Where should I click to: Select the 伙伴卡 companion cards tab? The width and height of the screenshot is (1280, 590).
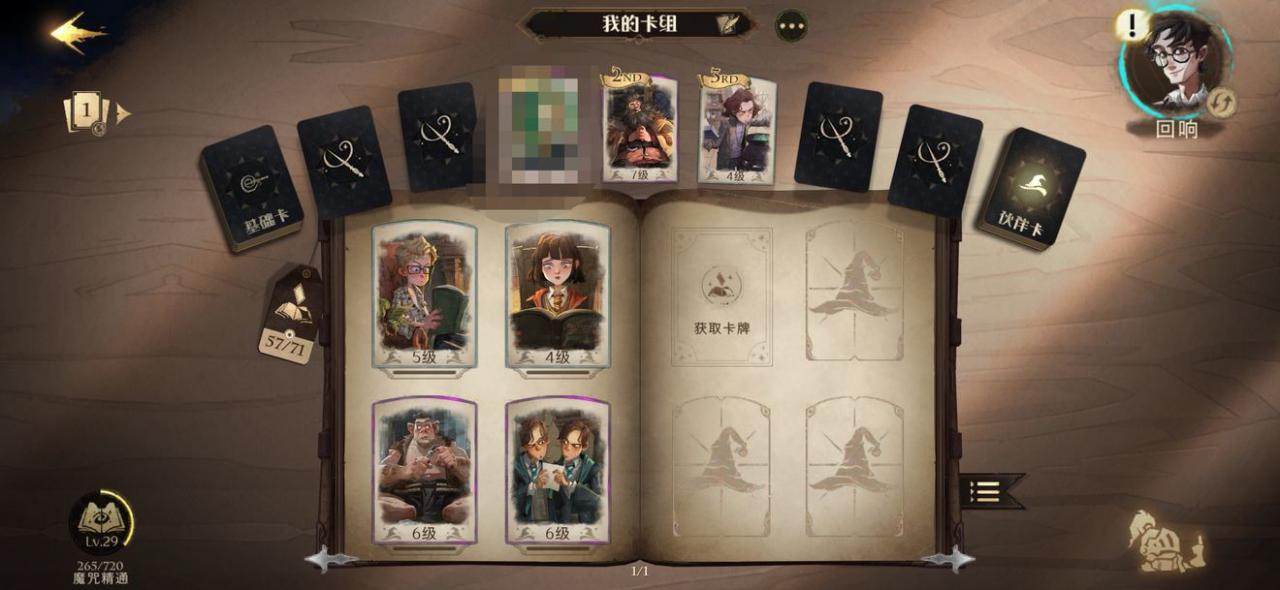click(1031, 188)
